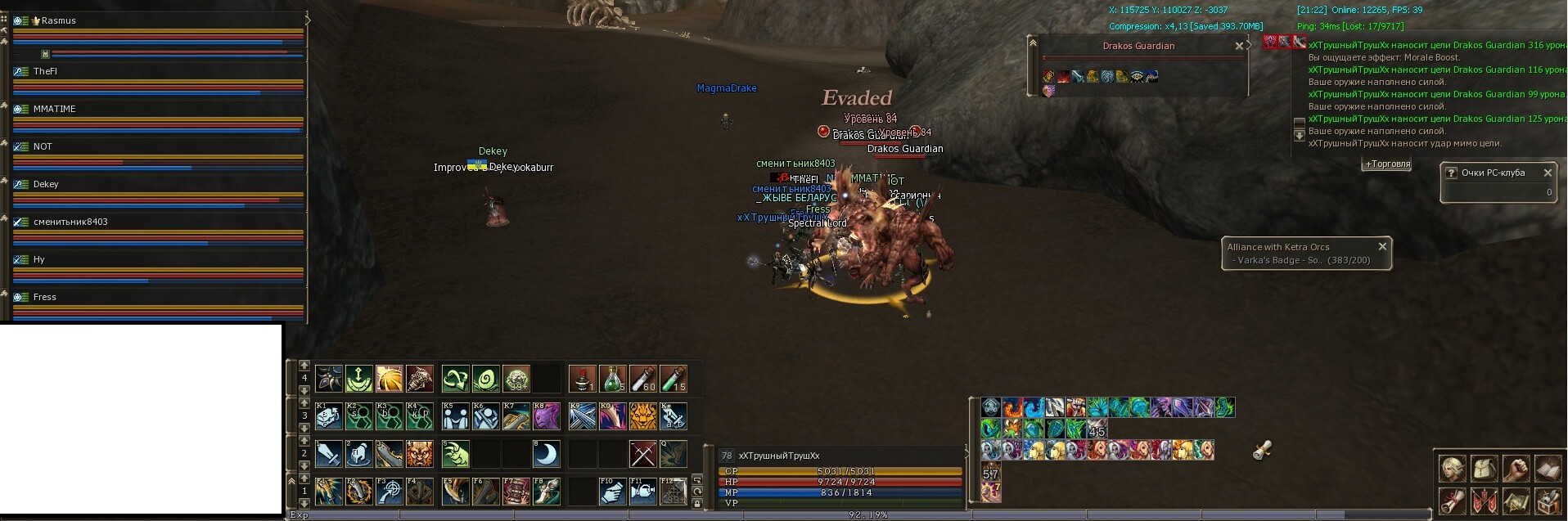
Task: Activate the F3 target crosshair skill
Action: coord(389,492)
